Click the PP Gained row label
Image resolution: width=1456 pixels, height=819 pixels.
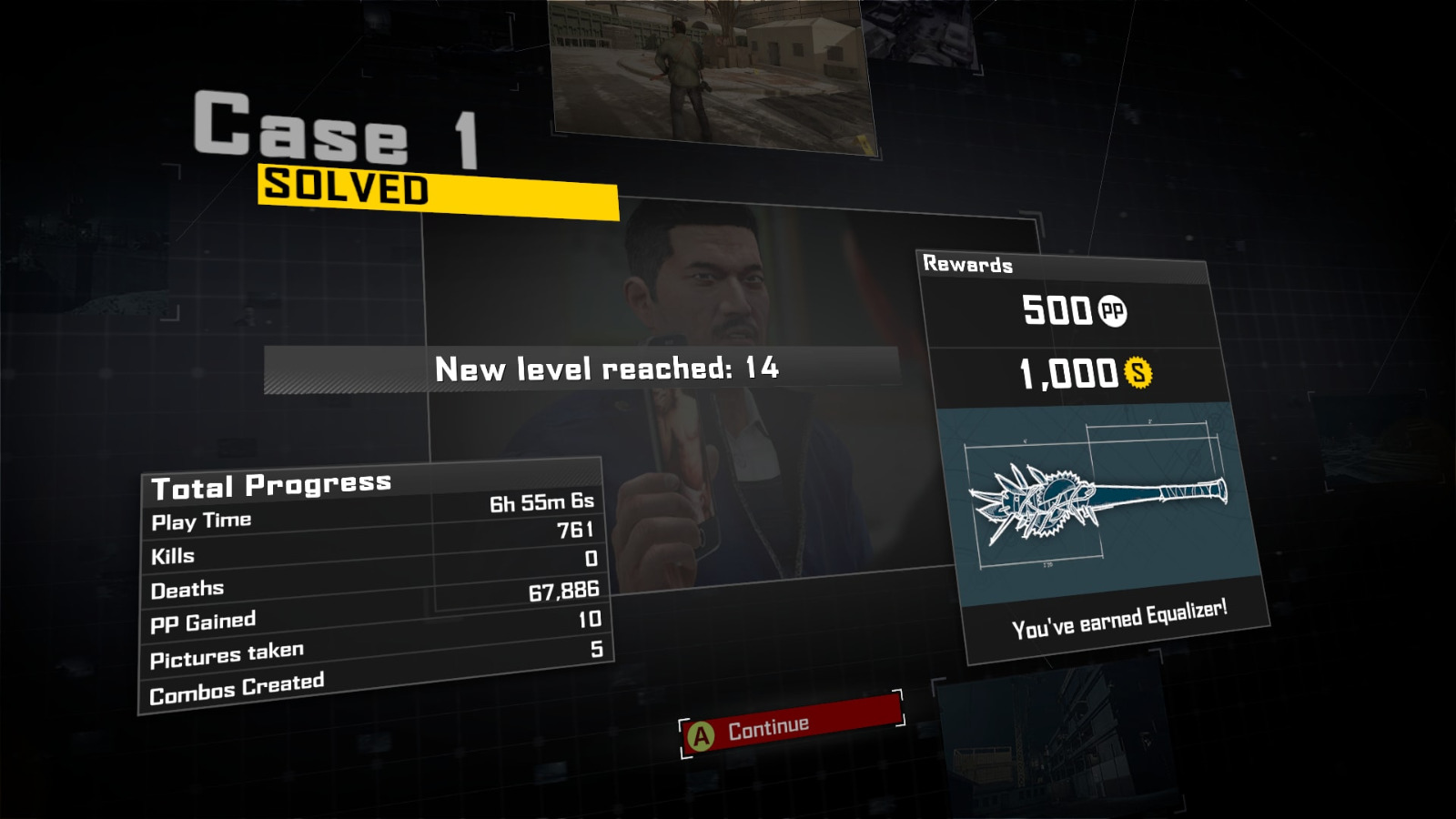202,620
